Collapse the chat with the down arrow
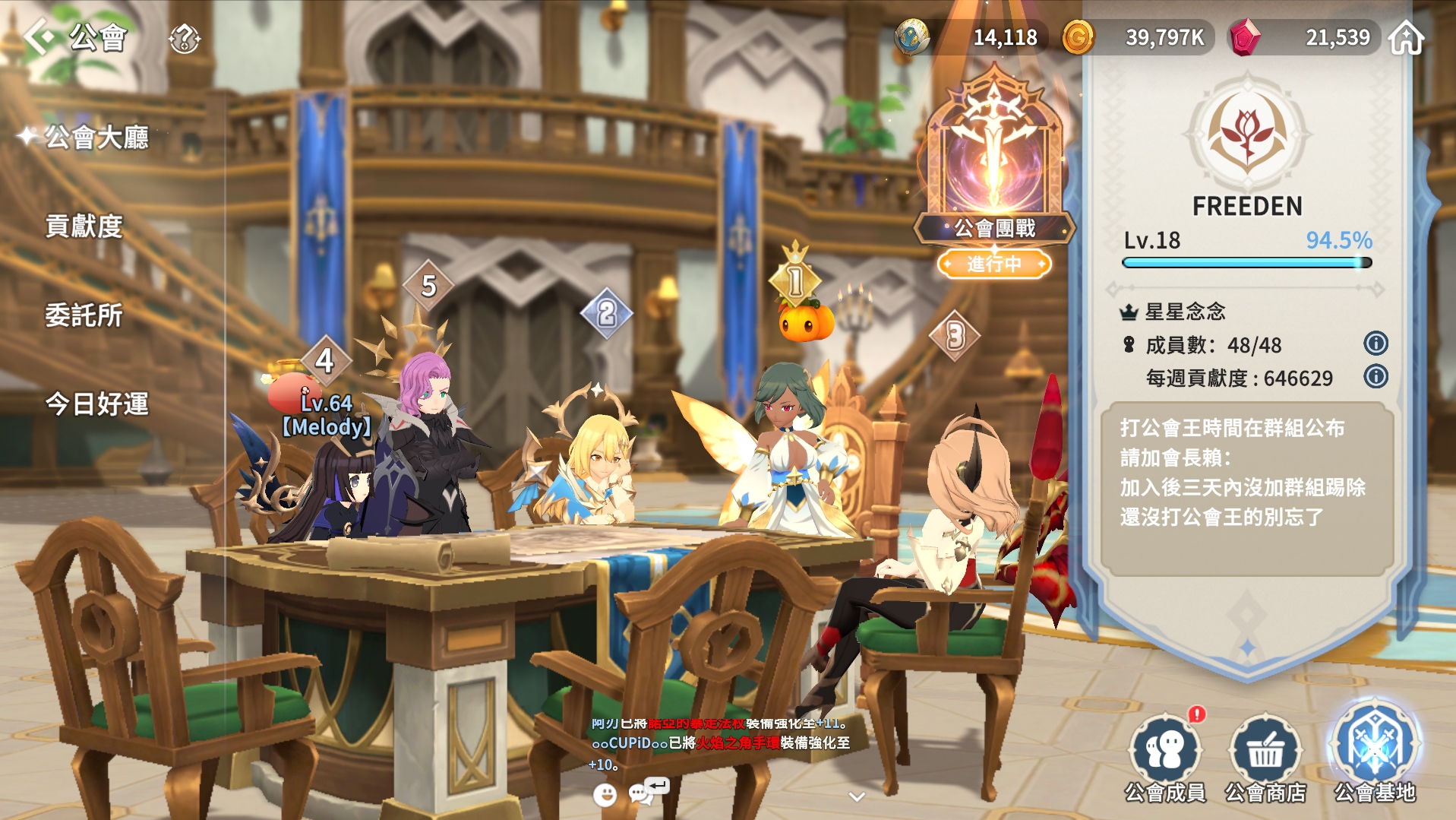 click(857, 796)
